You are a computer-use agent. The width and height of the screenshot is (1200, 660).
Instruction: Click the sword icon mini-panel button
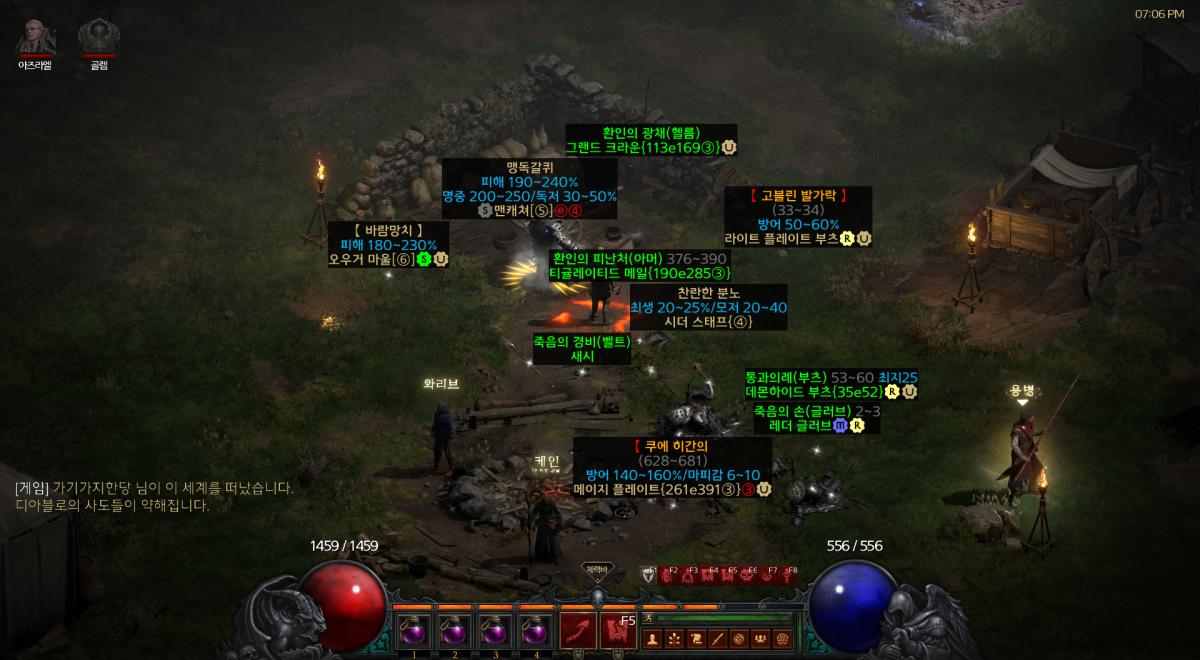pos(718,637)
